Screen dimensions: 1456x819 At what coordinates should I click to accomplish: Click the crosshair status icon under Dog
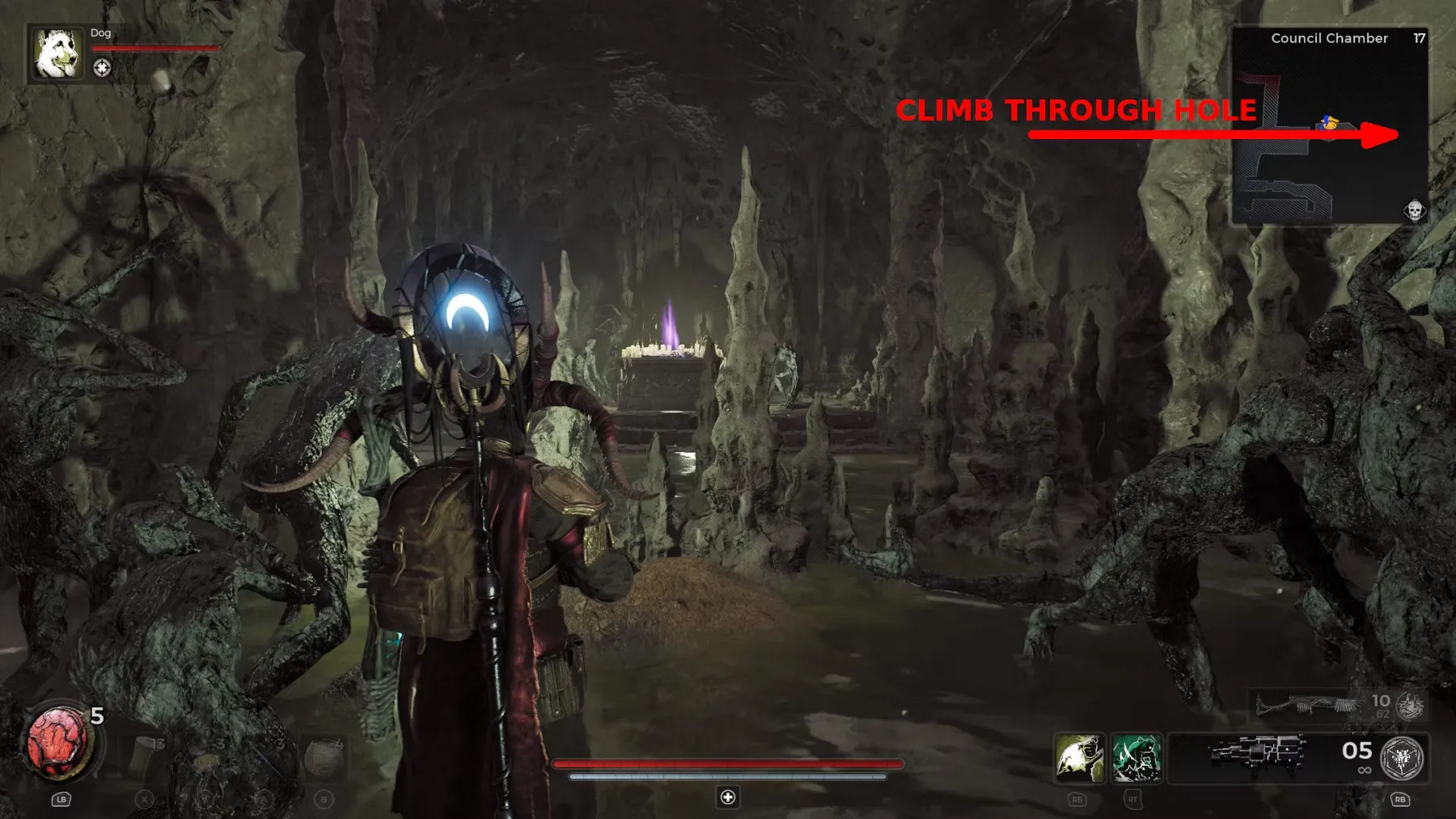point(102,68)
